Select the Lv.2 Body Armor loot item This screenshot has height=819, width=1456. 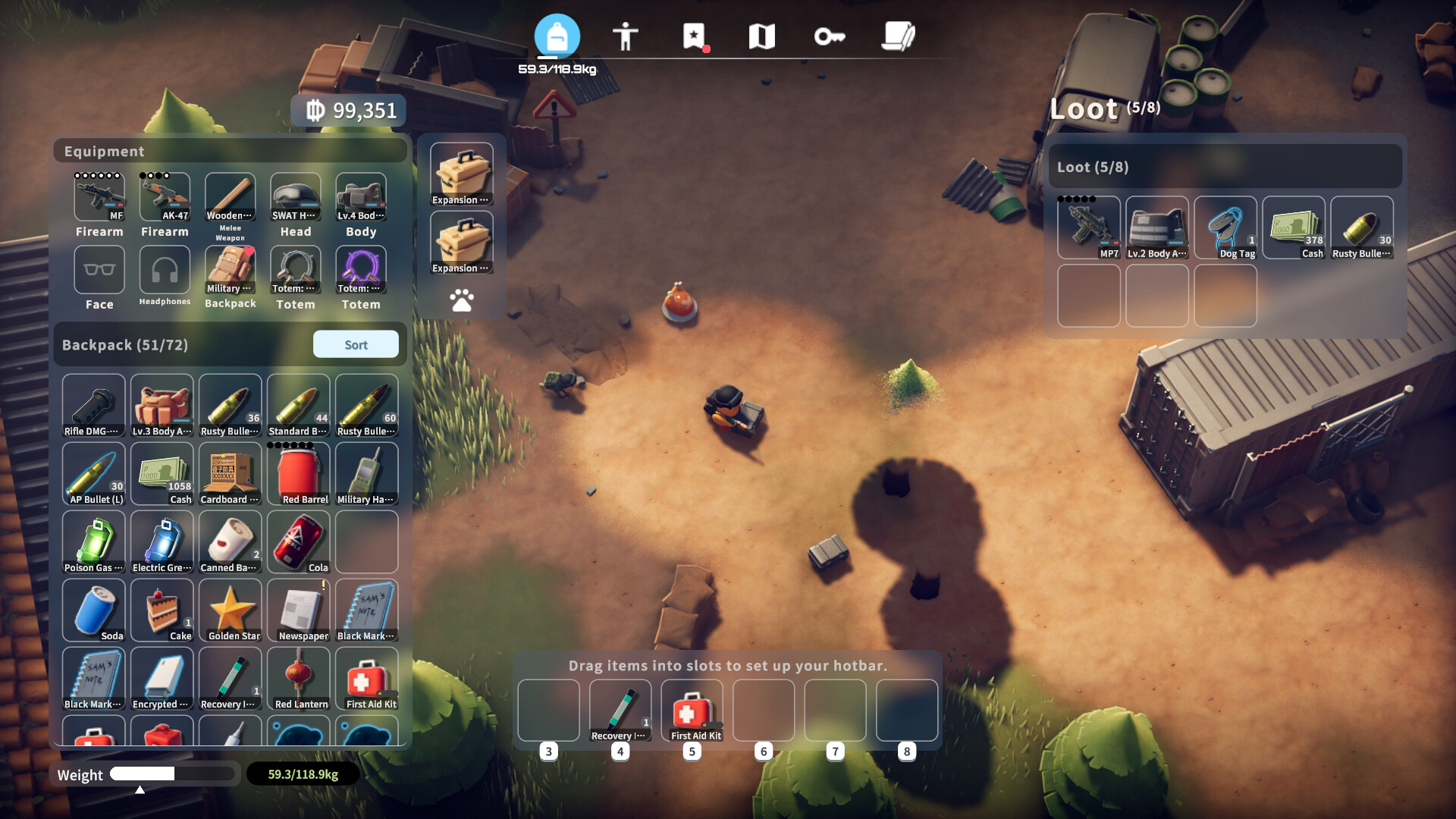point(1157,227)
